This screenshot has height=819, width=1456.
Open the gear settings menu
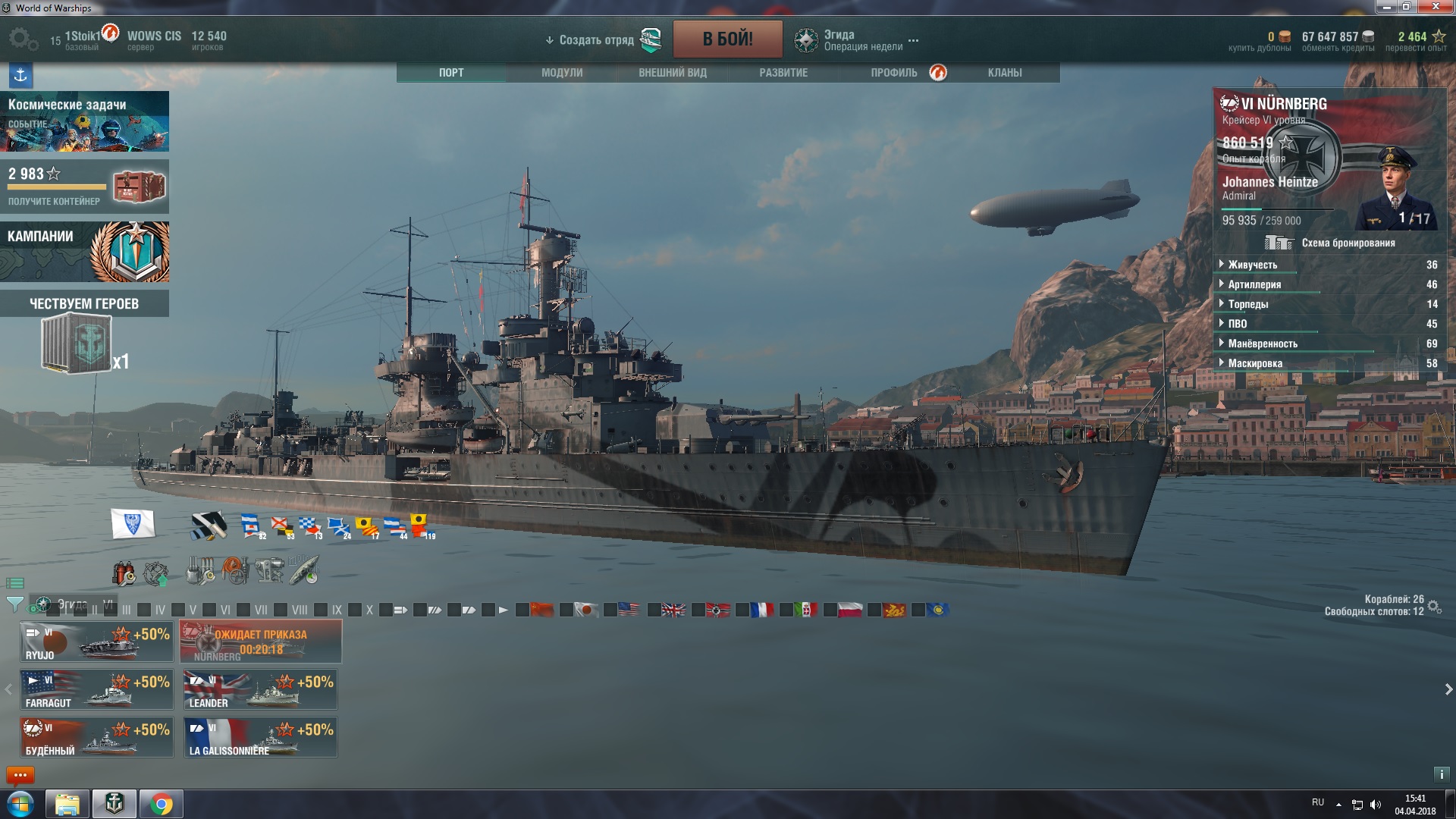click(22, 39)
